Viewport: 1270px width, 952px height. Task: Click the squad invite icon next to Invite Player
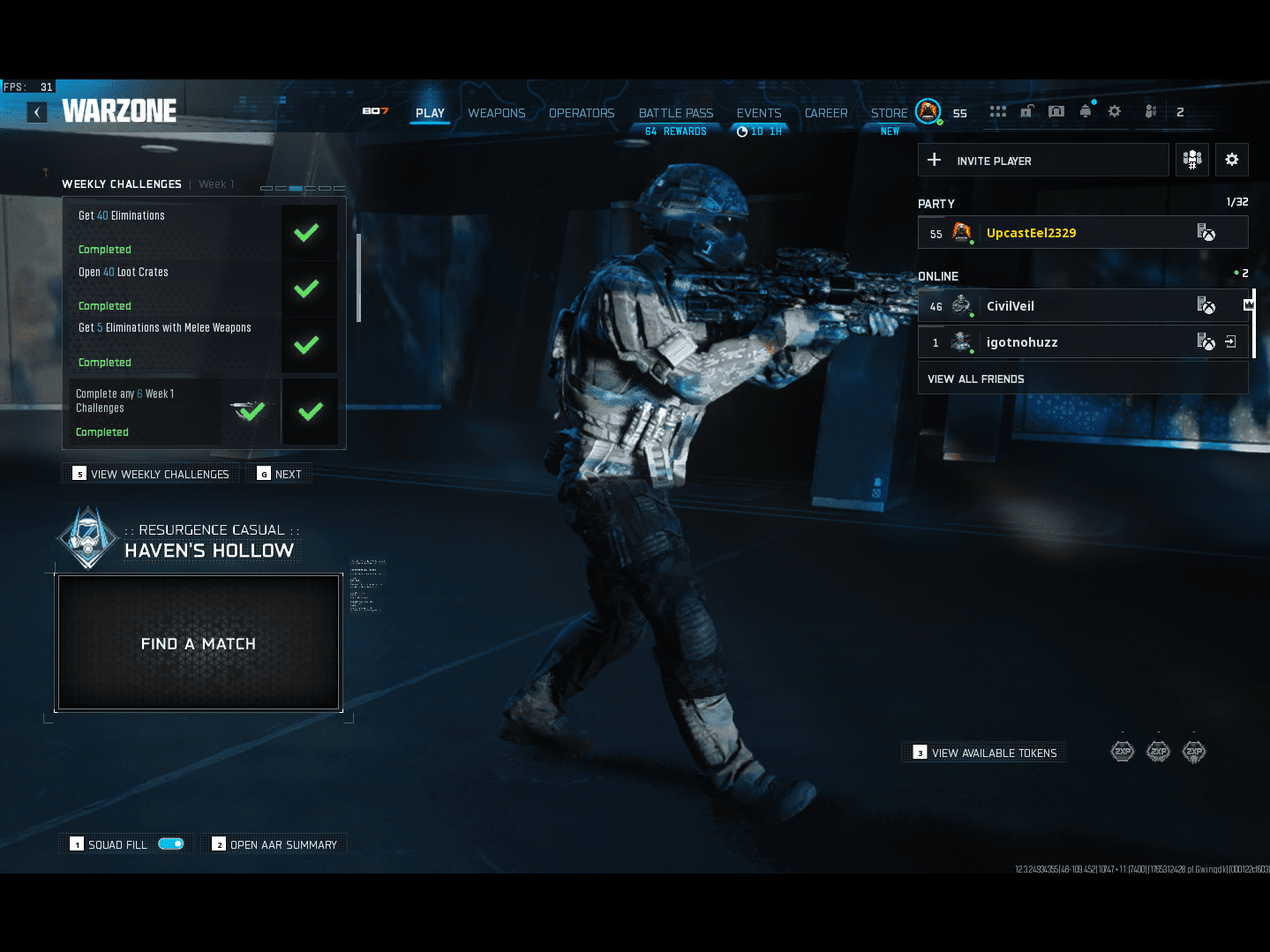coord(1192,160)
